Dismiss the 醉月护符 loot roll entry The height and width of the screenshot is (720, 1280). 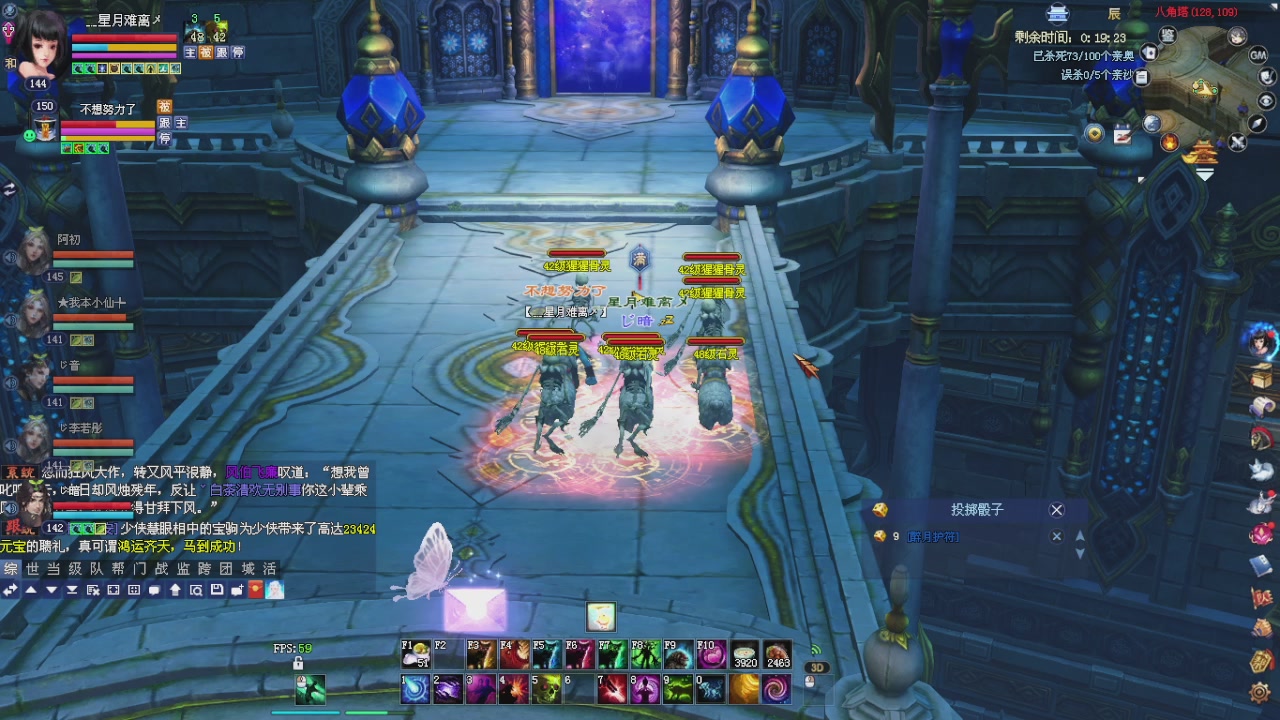[1056, 536]
